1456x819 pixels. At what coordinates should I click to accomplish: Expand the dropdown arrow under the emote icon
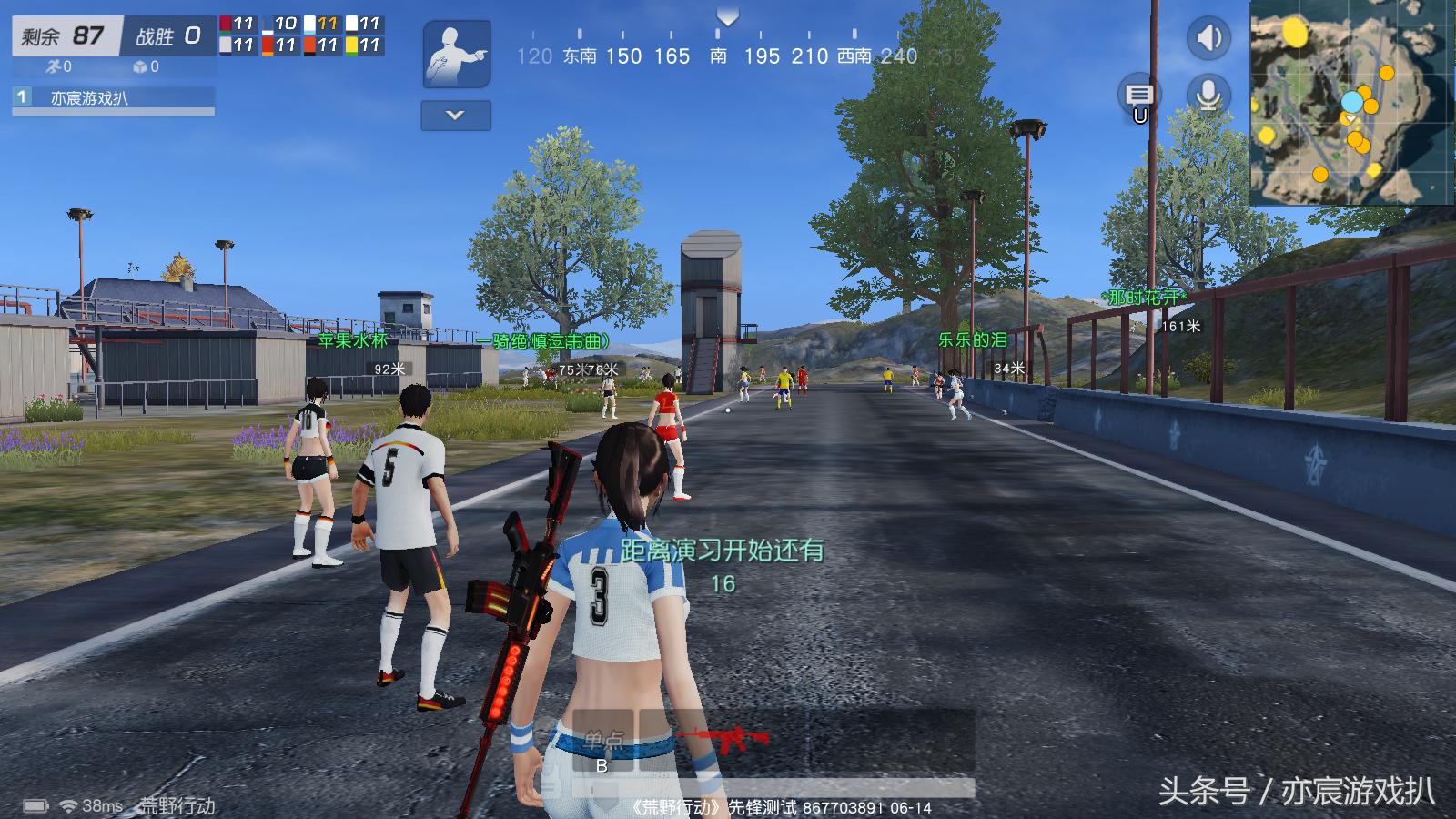456,116
